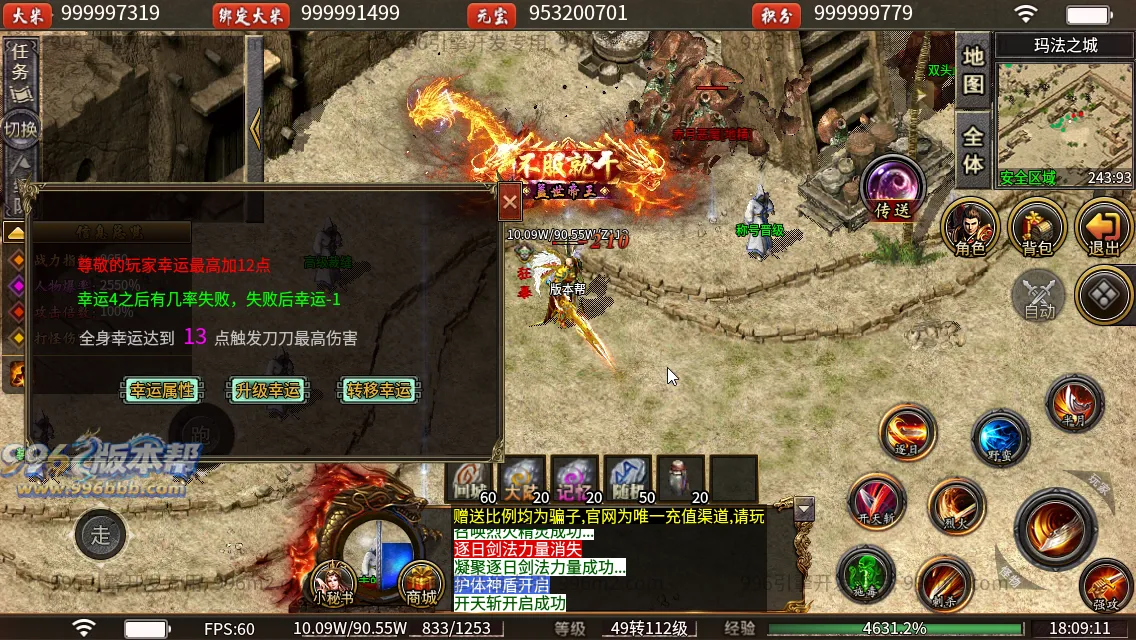Viewport: 1136px width, 640px height.
Task: Toggle 自动 auto-combat crossed swords
Action: [x=1038, y=296]
